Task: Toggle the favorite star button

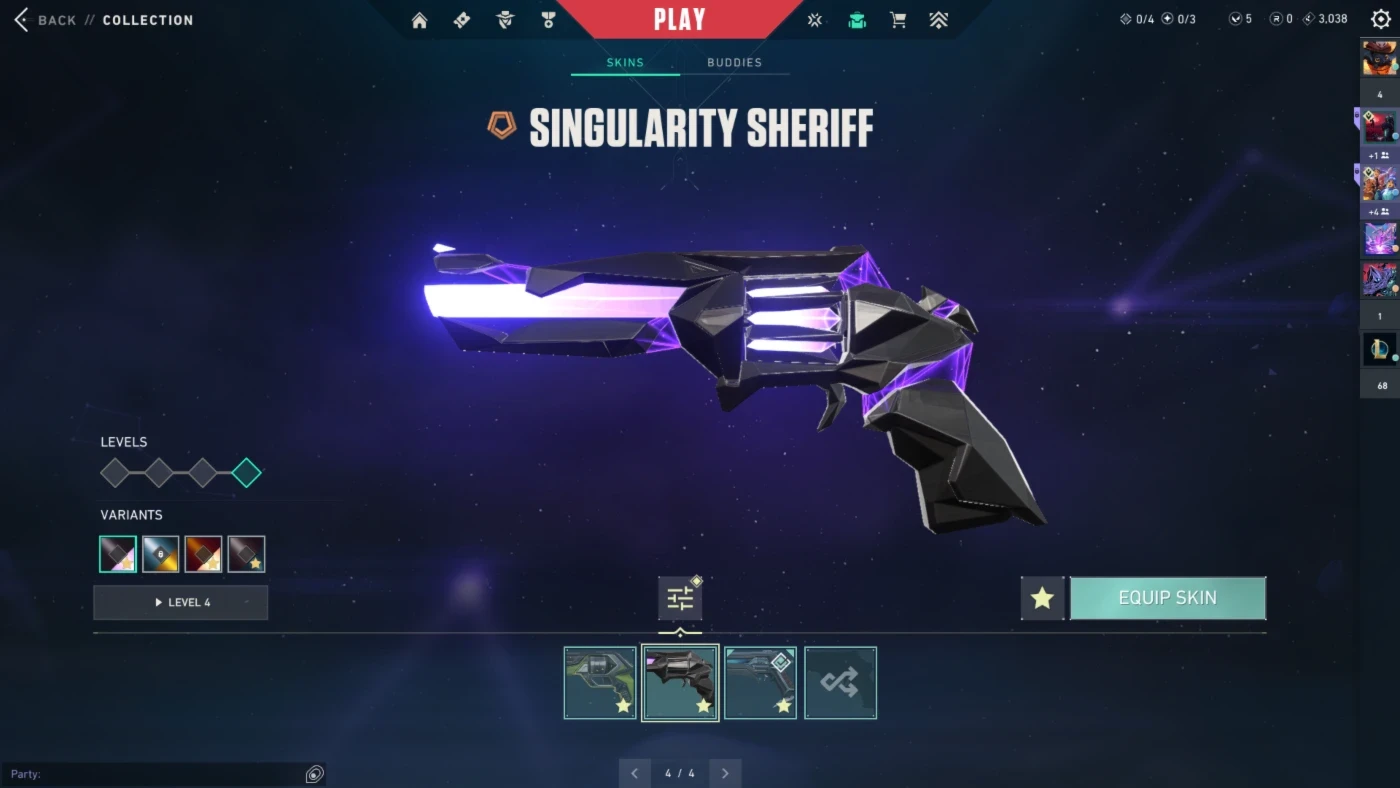Action: click(x=1042, y=598)
